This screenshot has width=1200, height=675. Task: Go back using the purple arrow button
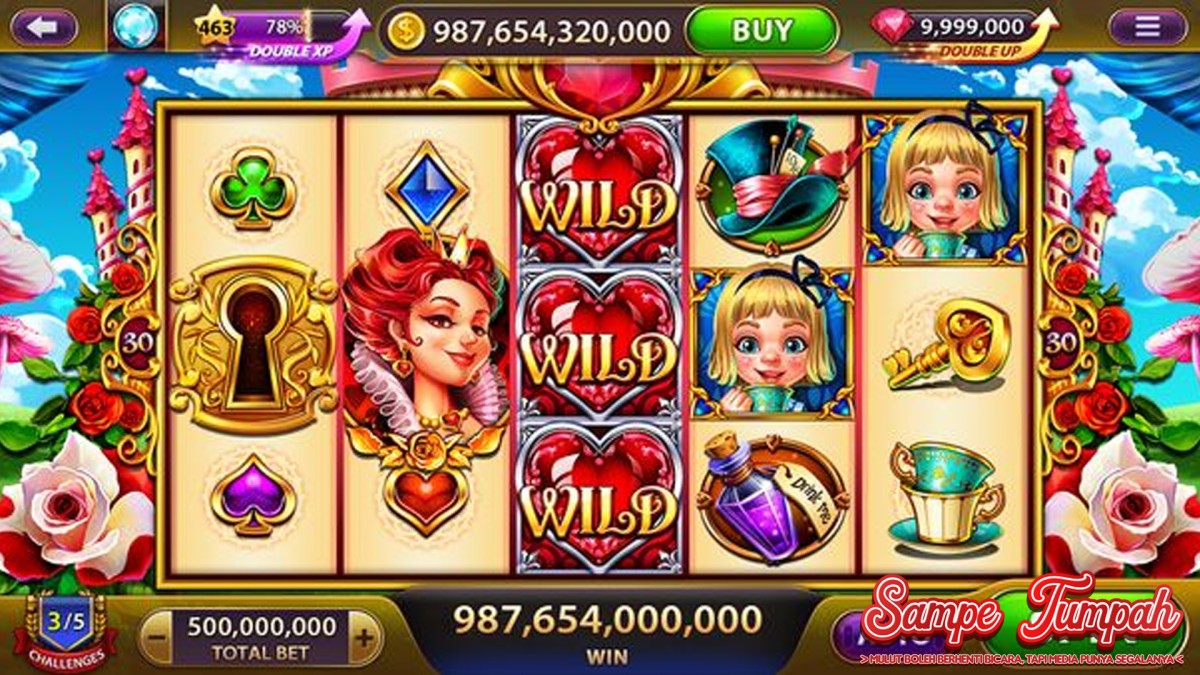coord(44,27)
